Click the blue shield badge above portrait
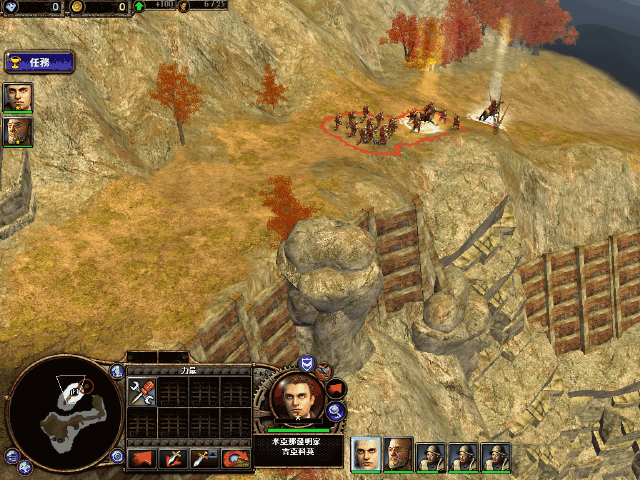The image size is (640, 480). (x=307, y=364)
